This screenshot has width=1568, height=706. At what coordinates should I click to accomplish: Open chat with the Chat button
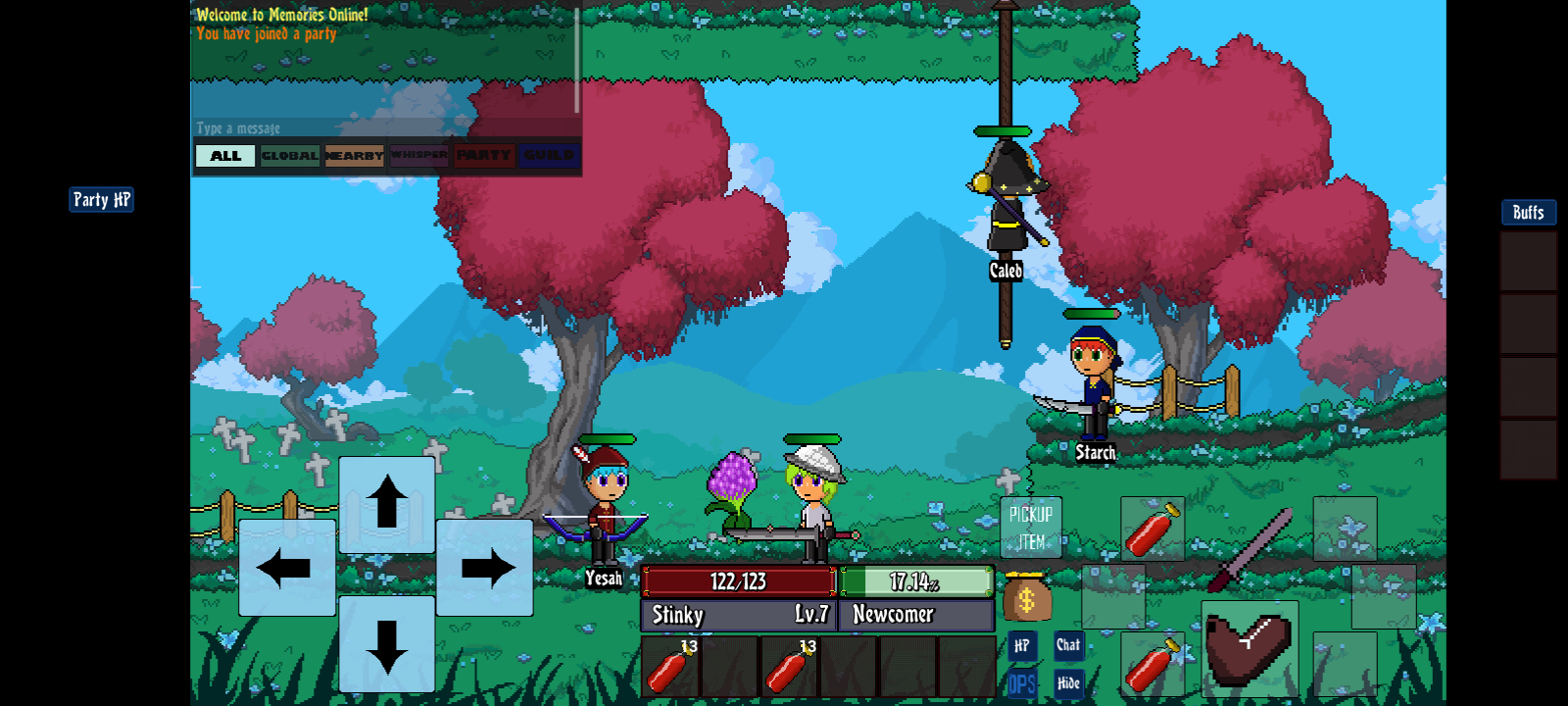pyautogui.click(x=1068, y=645)
